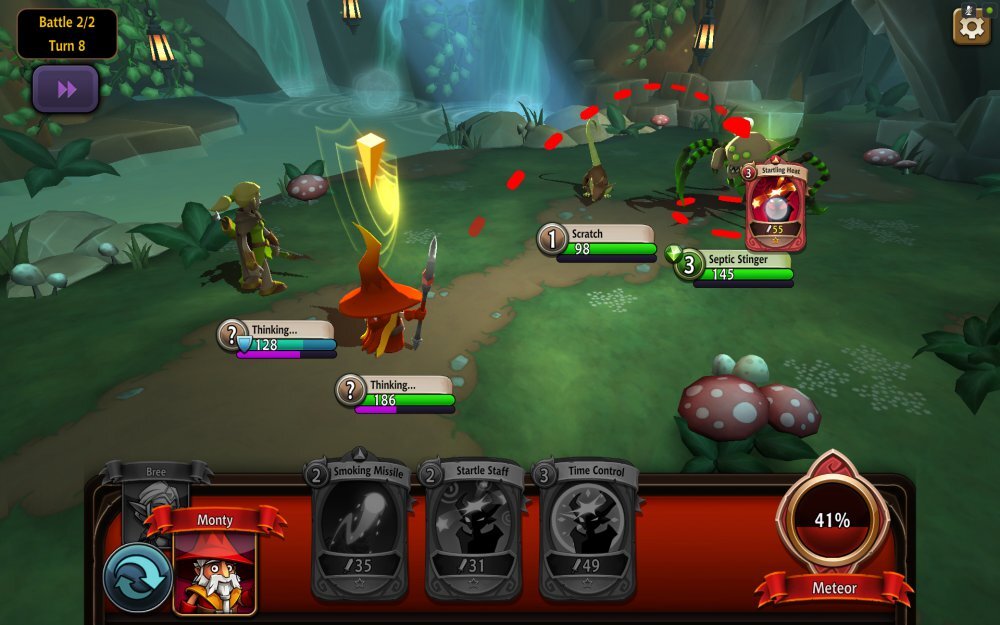The height and width of the screenshot is (625, 1000).
Task: Select Monty's hero portrait
Action: tap(214, 572)
